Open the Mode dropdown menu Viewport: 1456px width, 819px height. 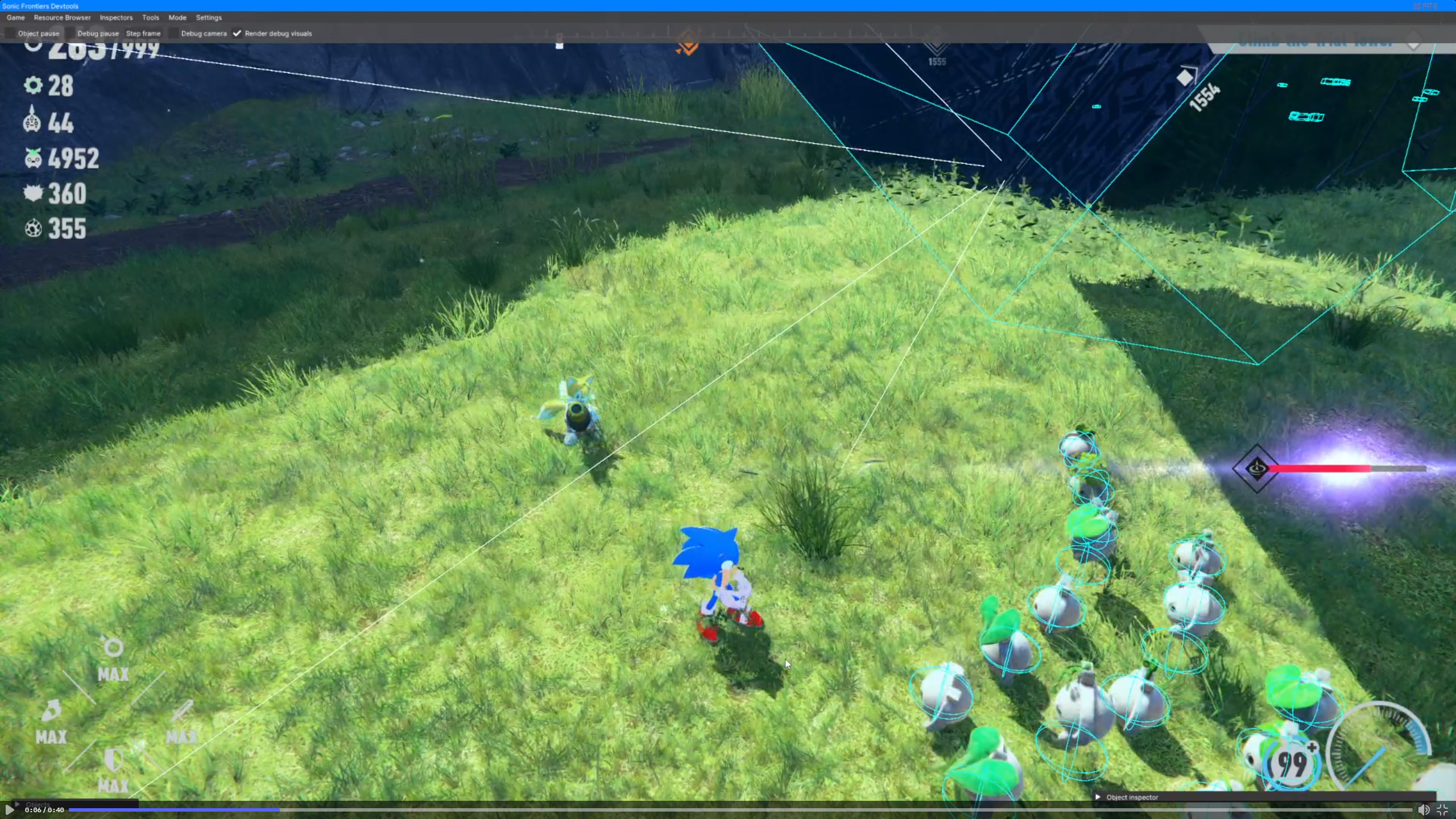(177, 18)
